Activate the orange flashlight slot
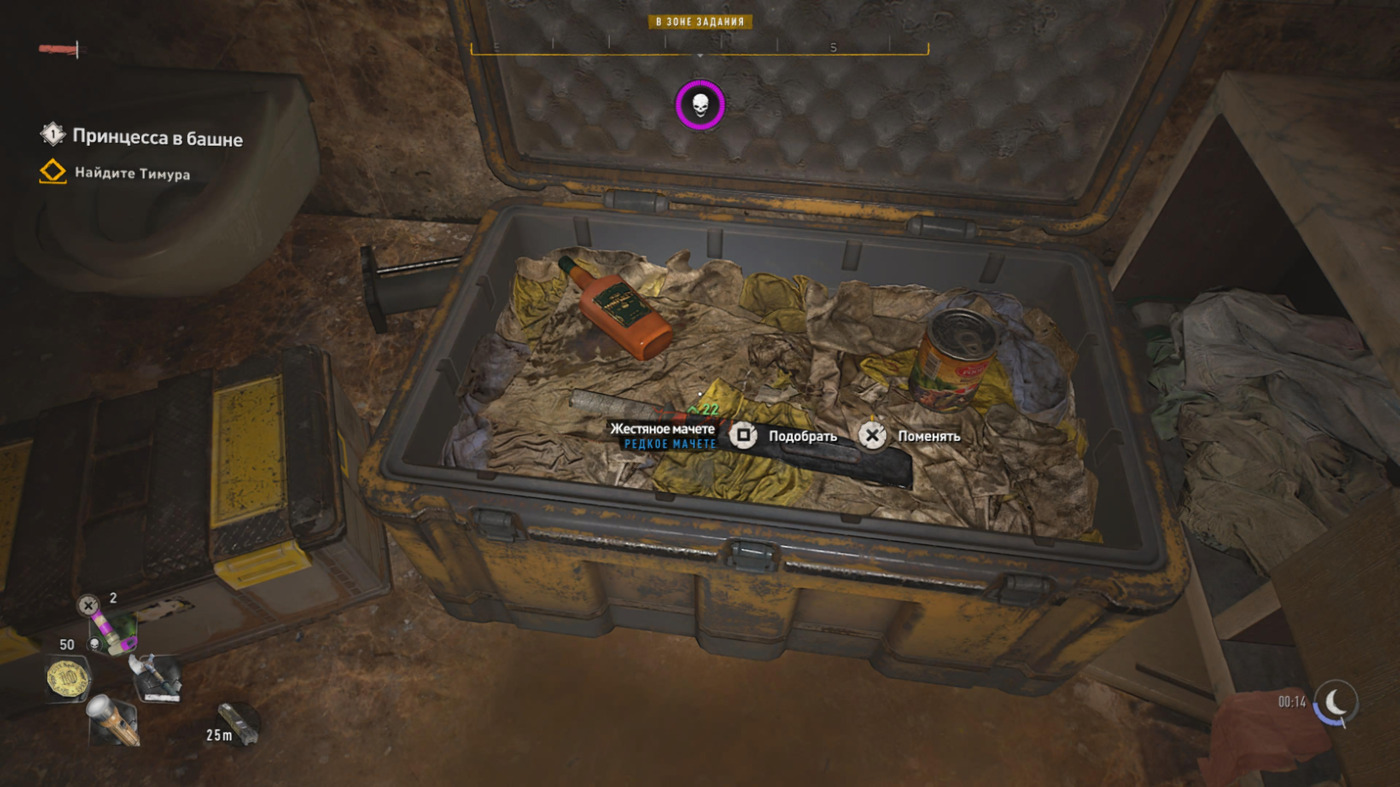Viewport: 1400px width, 787px height. click(113, 720)
